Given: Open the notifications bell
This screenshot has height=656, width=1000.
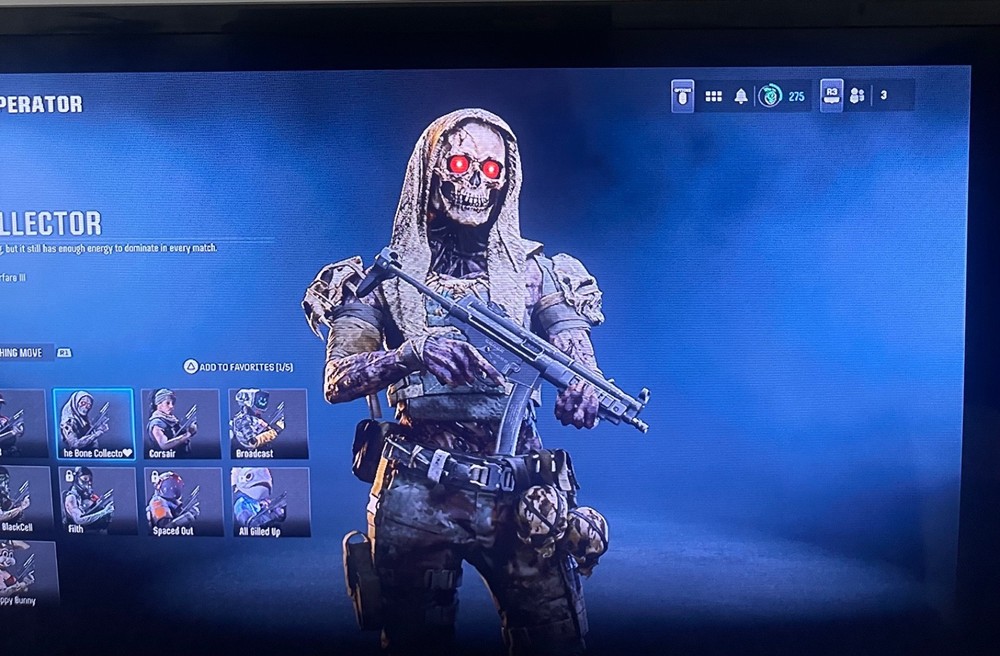Looking at the screenshot, I should 741,96.
